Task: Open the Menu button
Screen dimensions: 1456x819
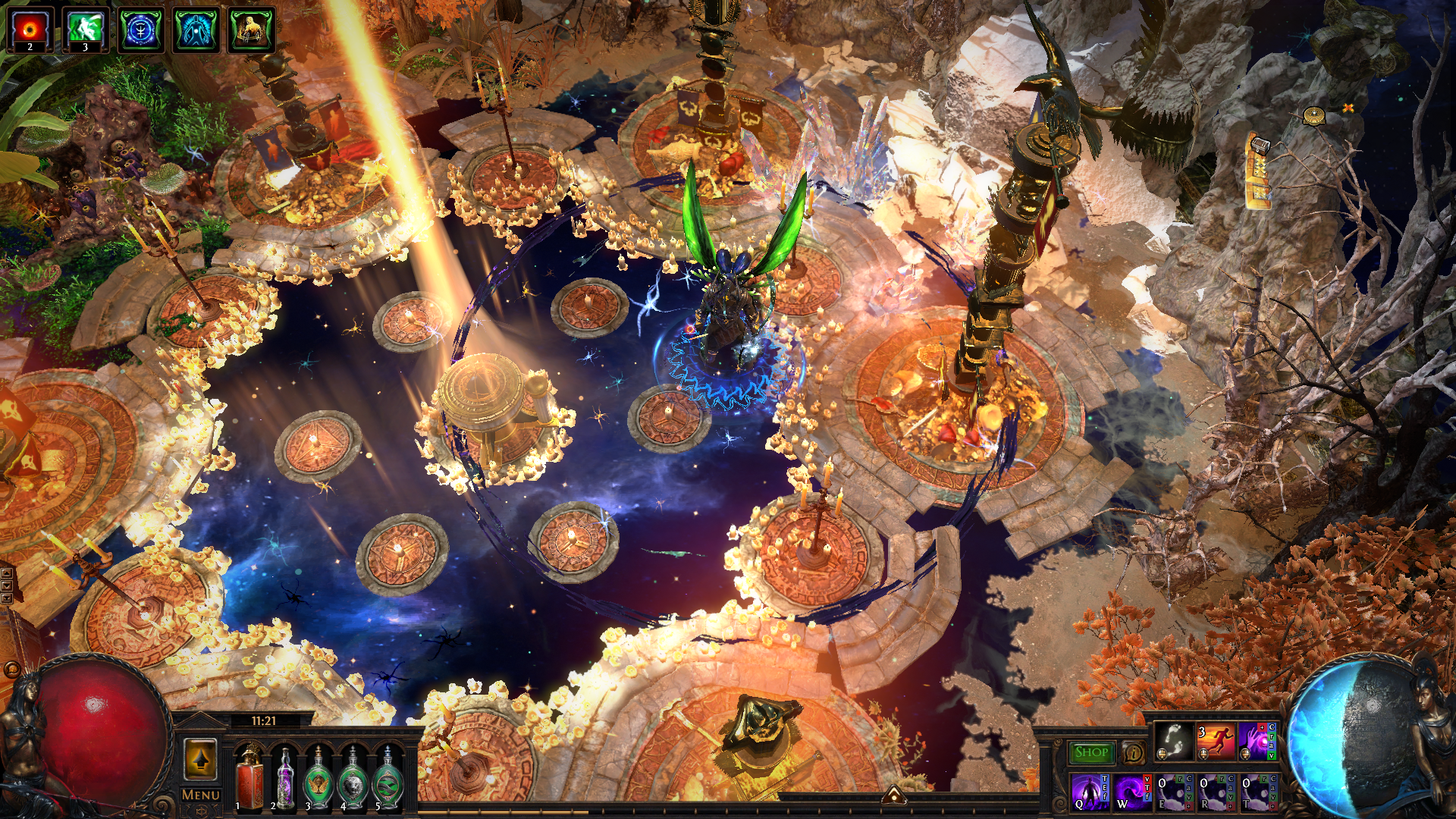Action: [201, 795]
